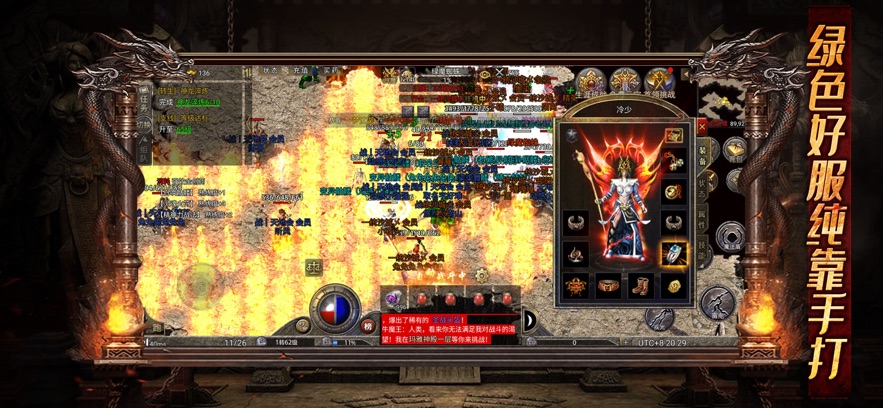The height and width of the screenshot is (408, 883).
Task: Click the chat message box
Action: coord(450,327)
